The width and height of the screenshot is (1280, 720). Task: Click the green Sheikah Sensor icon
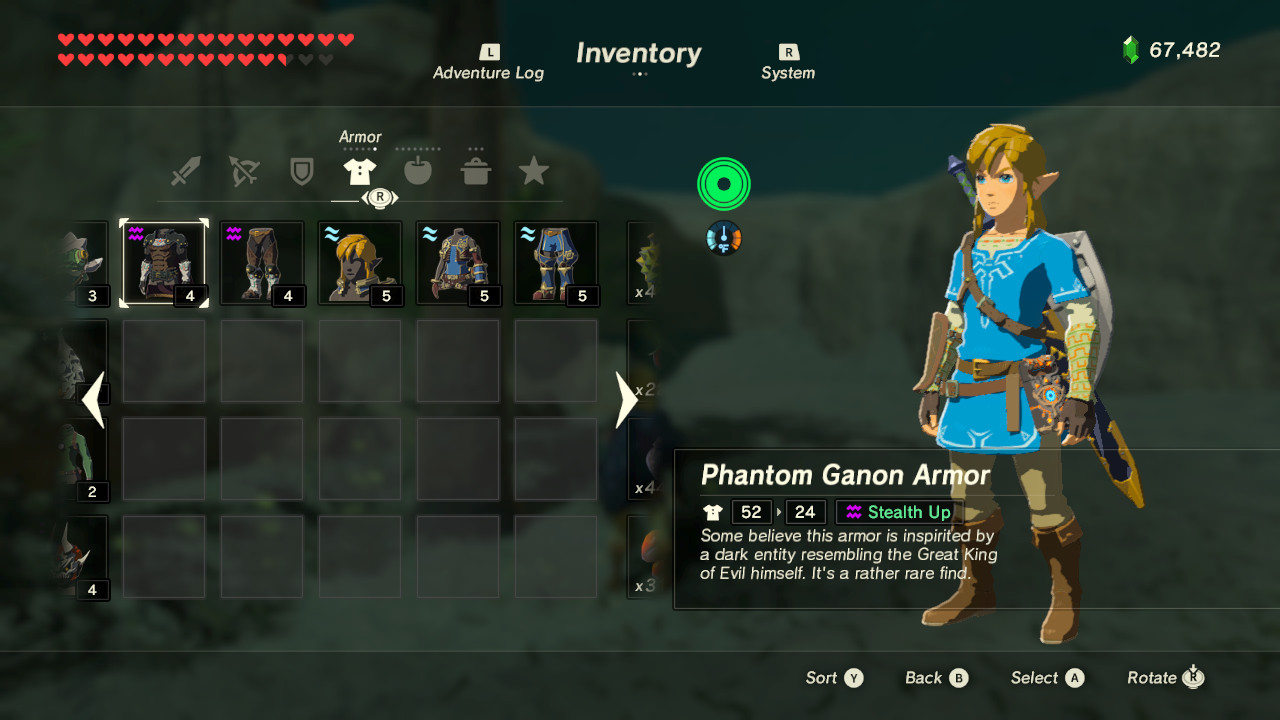tap(723, 183)
